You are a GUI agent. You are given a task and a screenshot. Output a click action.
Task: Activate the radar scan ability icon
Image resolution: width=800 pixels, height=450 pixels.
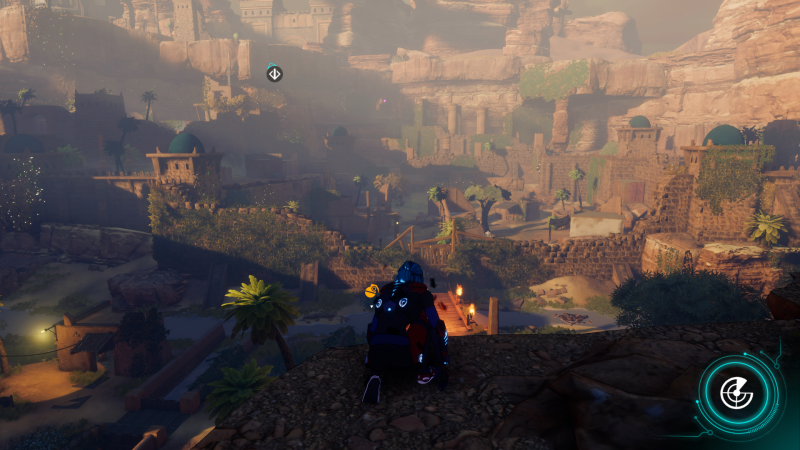tap(738, 393)
